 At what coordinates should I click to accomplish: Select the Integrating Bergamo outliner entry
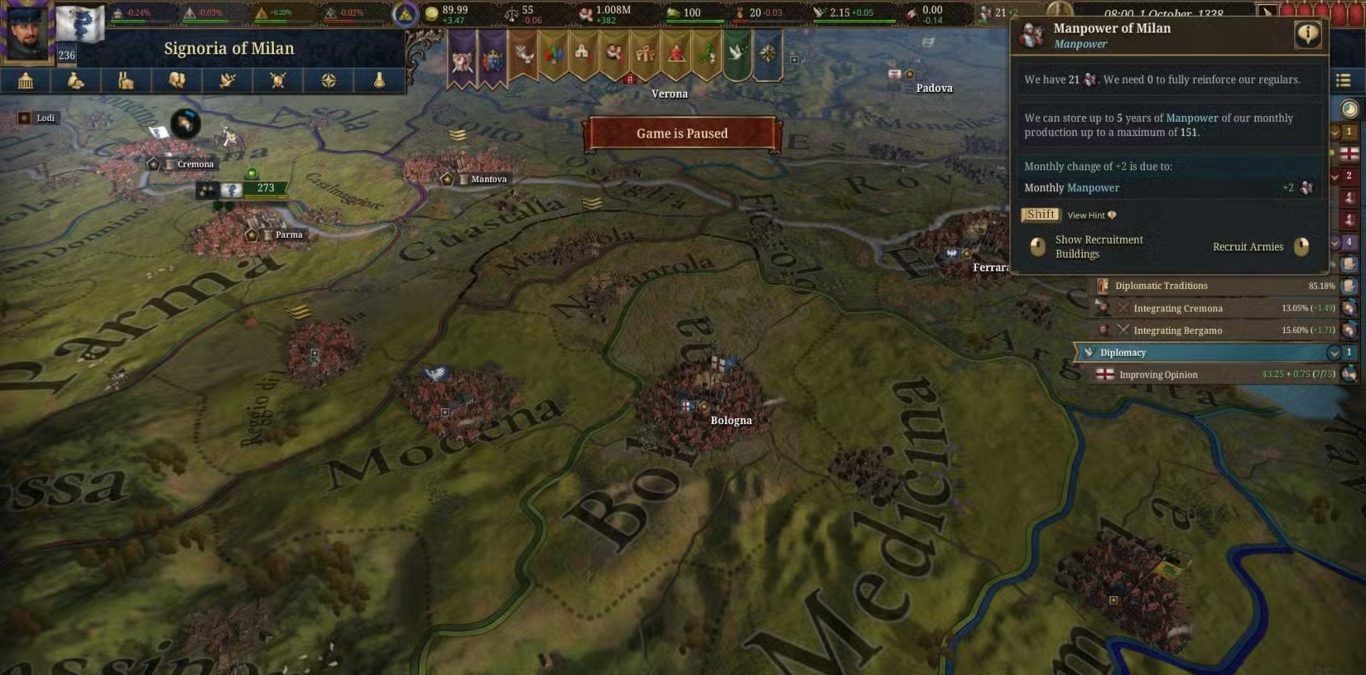[x=1178, y=330]
